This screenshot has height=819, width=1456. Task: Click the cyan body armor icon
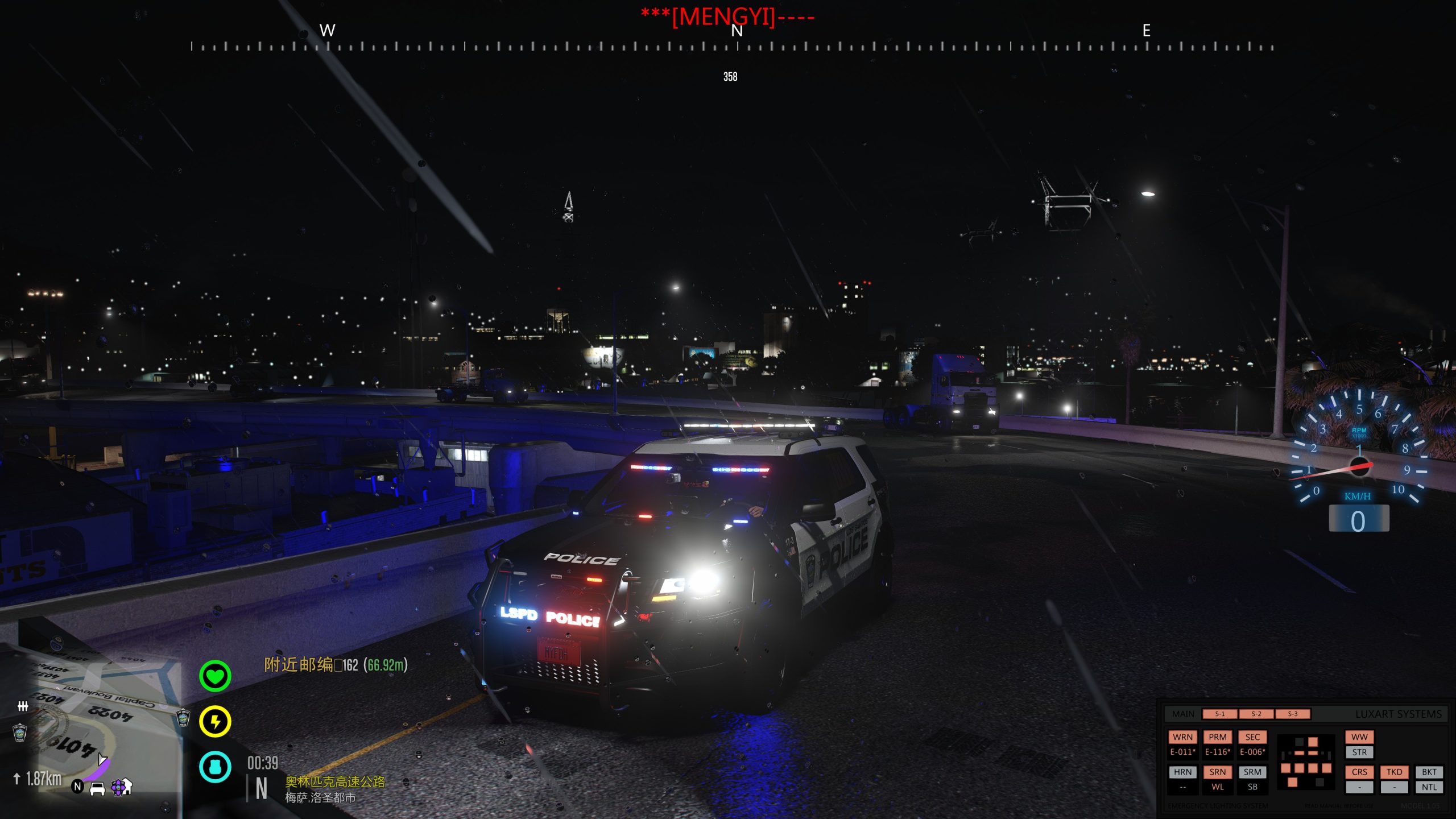tap(215, 767)
